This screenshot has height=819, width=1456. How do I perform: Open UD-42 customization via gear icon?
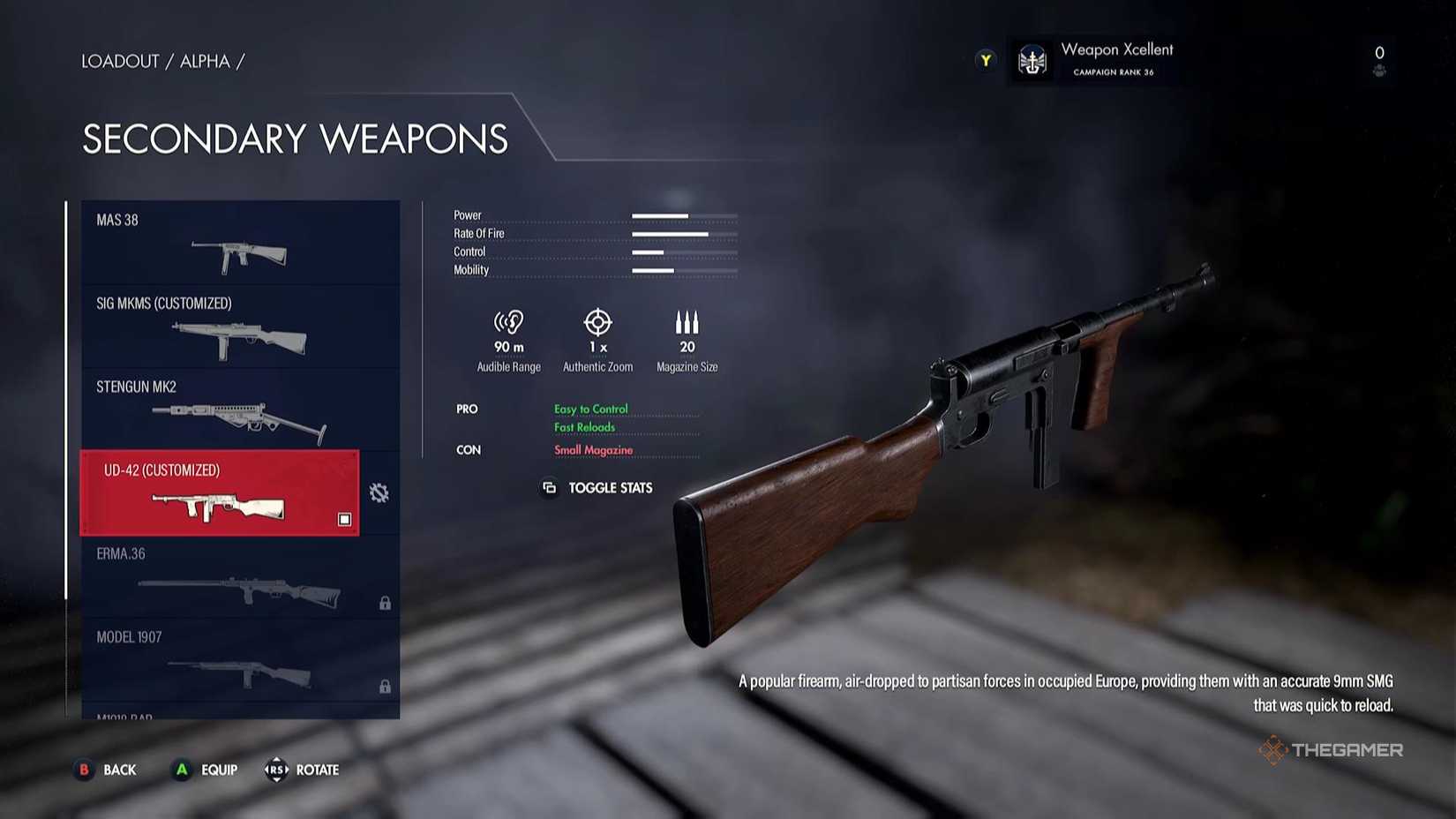379,493
